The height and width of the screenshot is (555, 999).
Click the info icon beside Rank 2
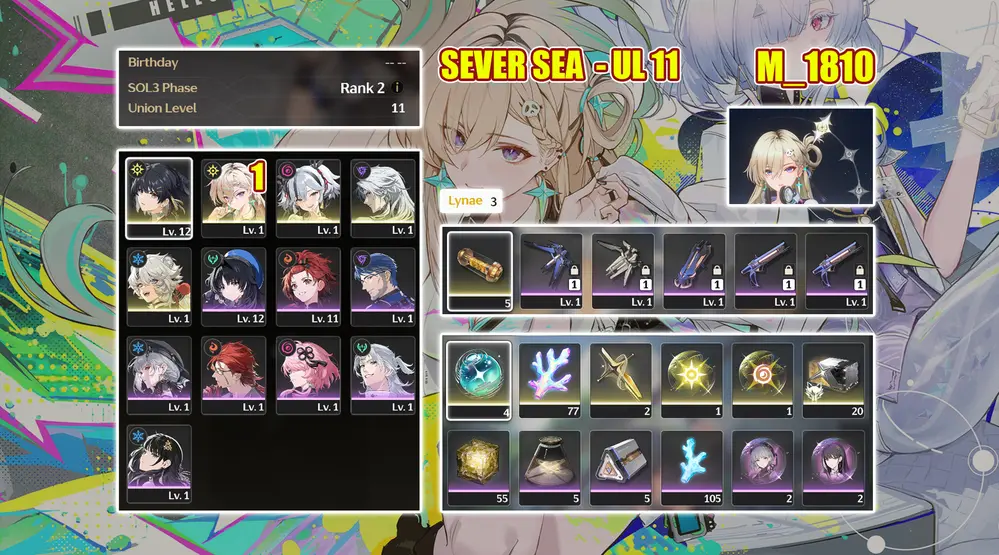coord(398,88)
